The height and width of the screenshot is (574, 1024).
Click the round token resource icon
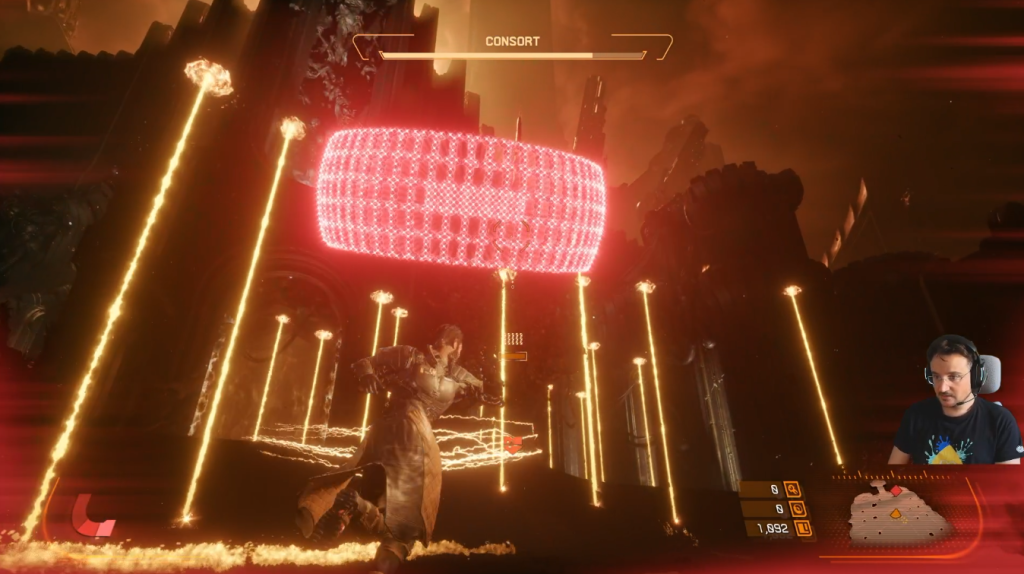pyautogui.click(x=800, y=509)
